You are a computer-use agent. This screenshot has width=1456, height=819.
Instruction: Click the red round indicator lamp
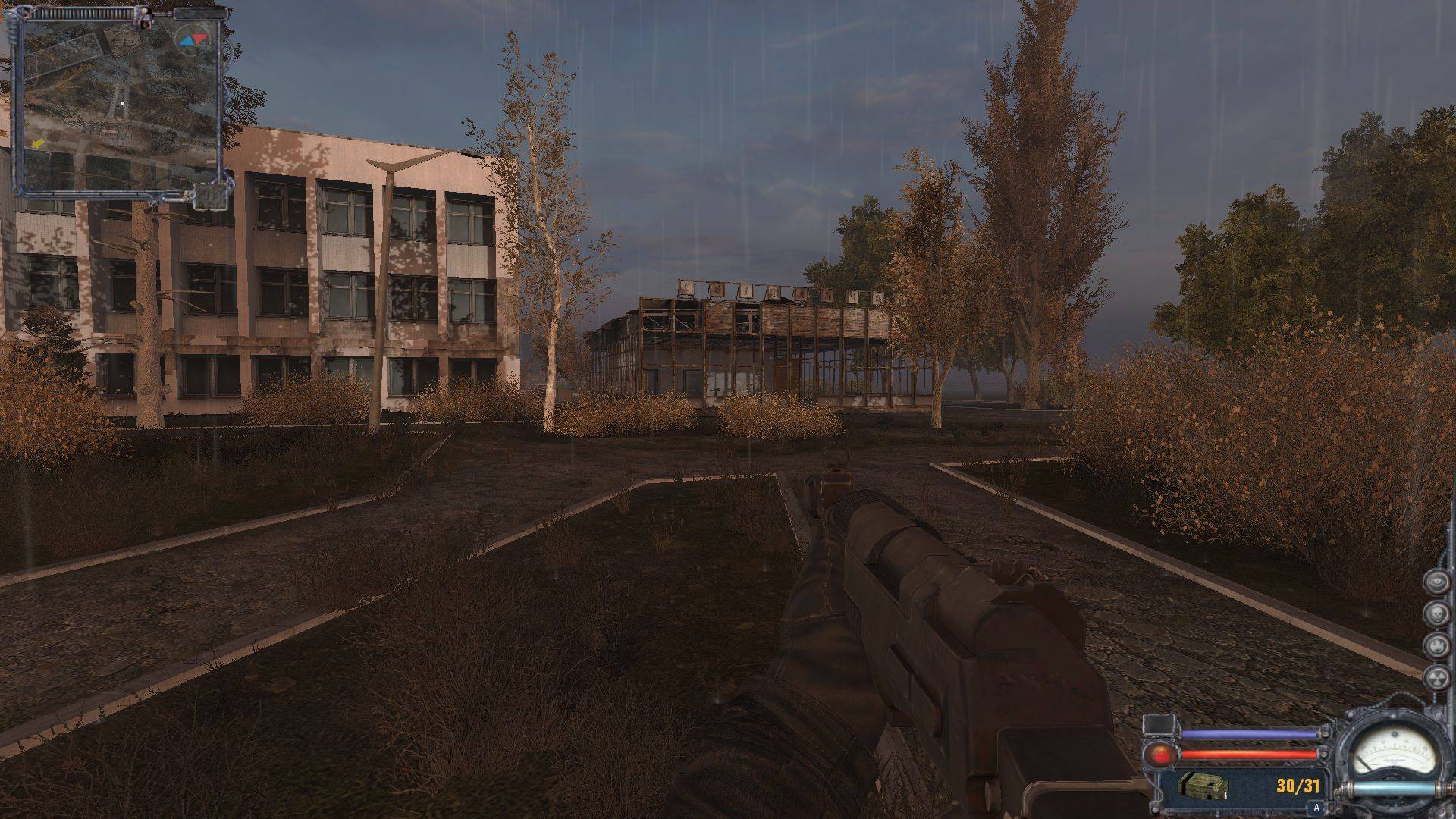[1160, 755]
